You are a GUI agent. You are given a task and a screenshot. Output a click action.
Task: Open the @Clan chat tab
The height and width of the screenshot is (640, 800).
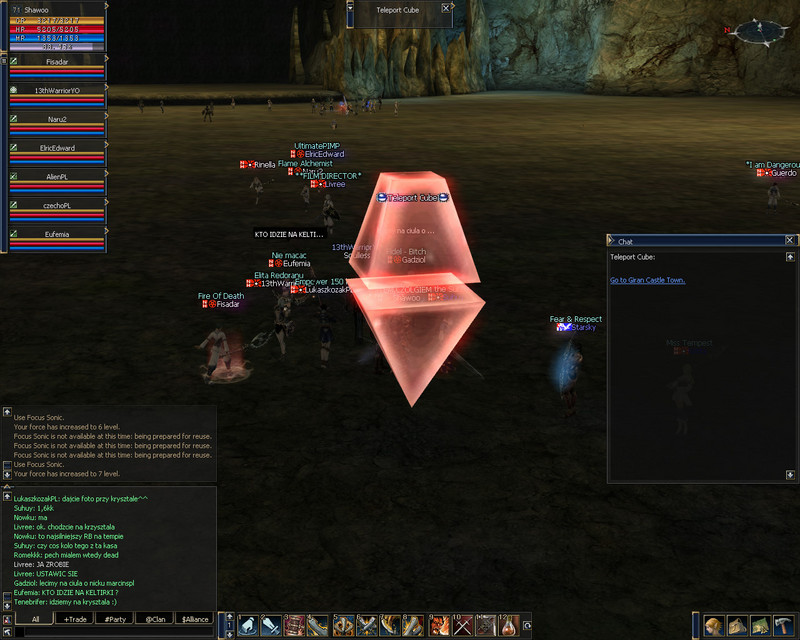154,619
